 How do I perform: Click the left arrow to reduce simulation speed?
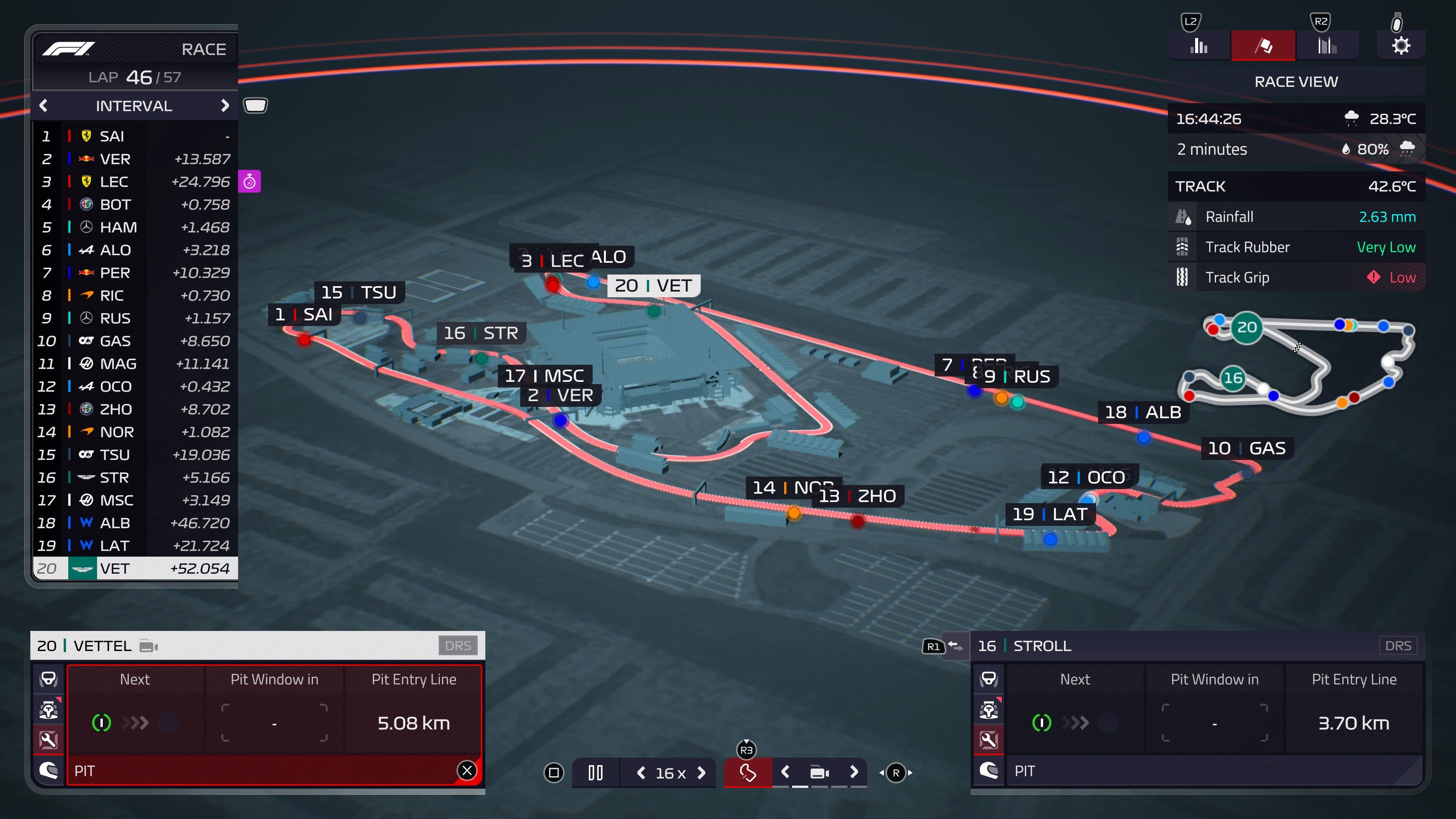pyautogui.click(x=642, y=772)
